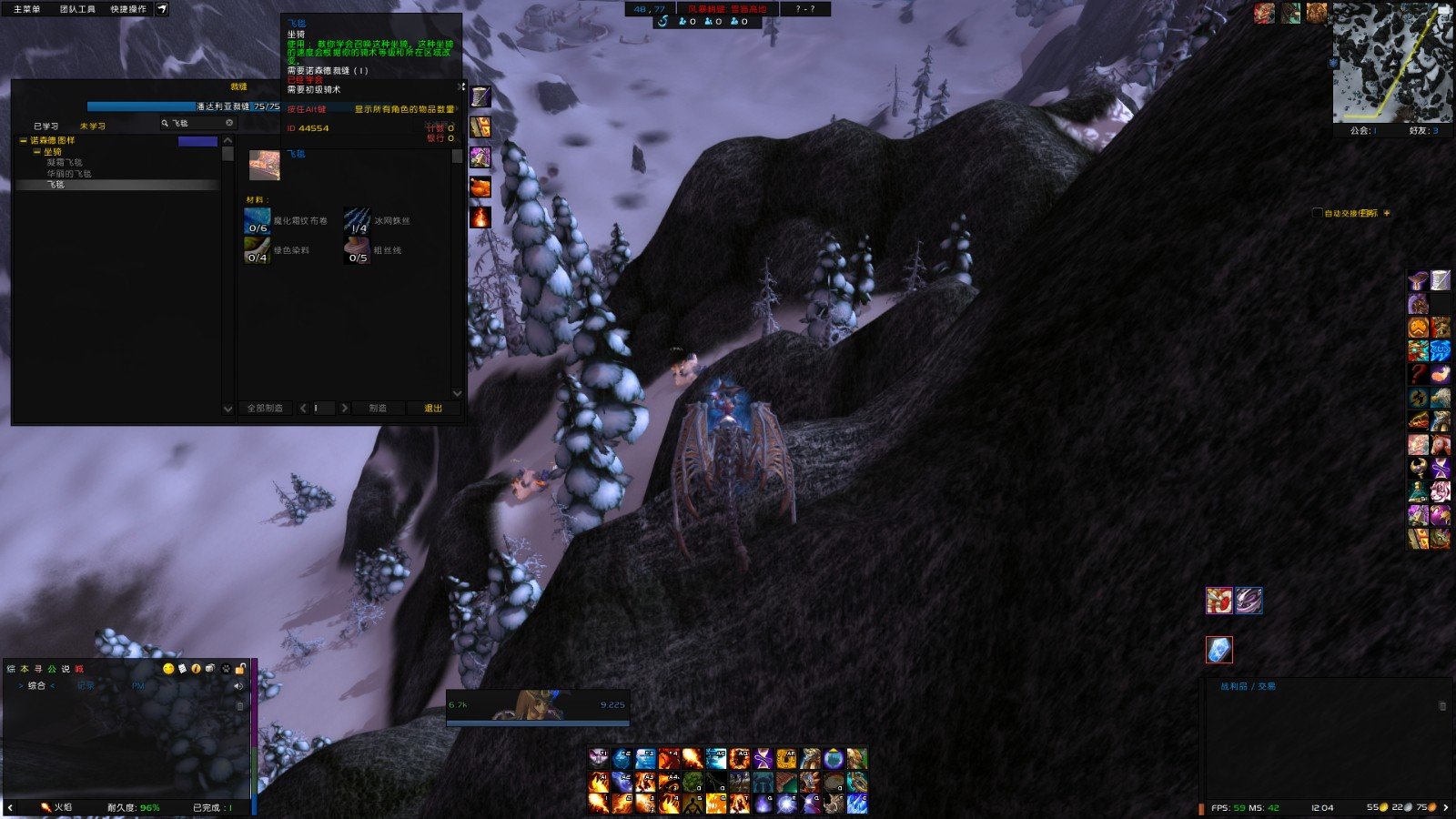Open the cooking profession fire icon
This screenshot has width=1456, height=819.
(x=480, y=217)
